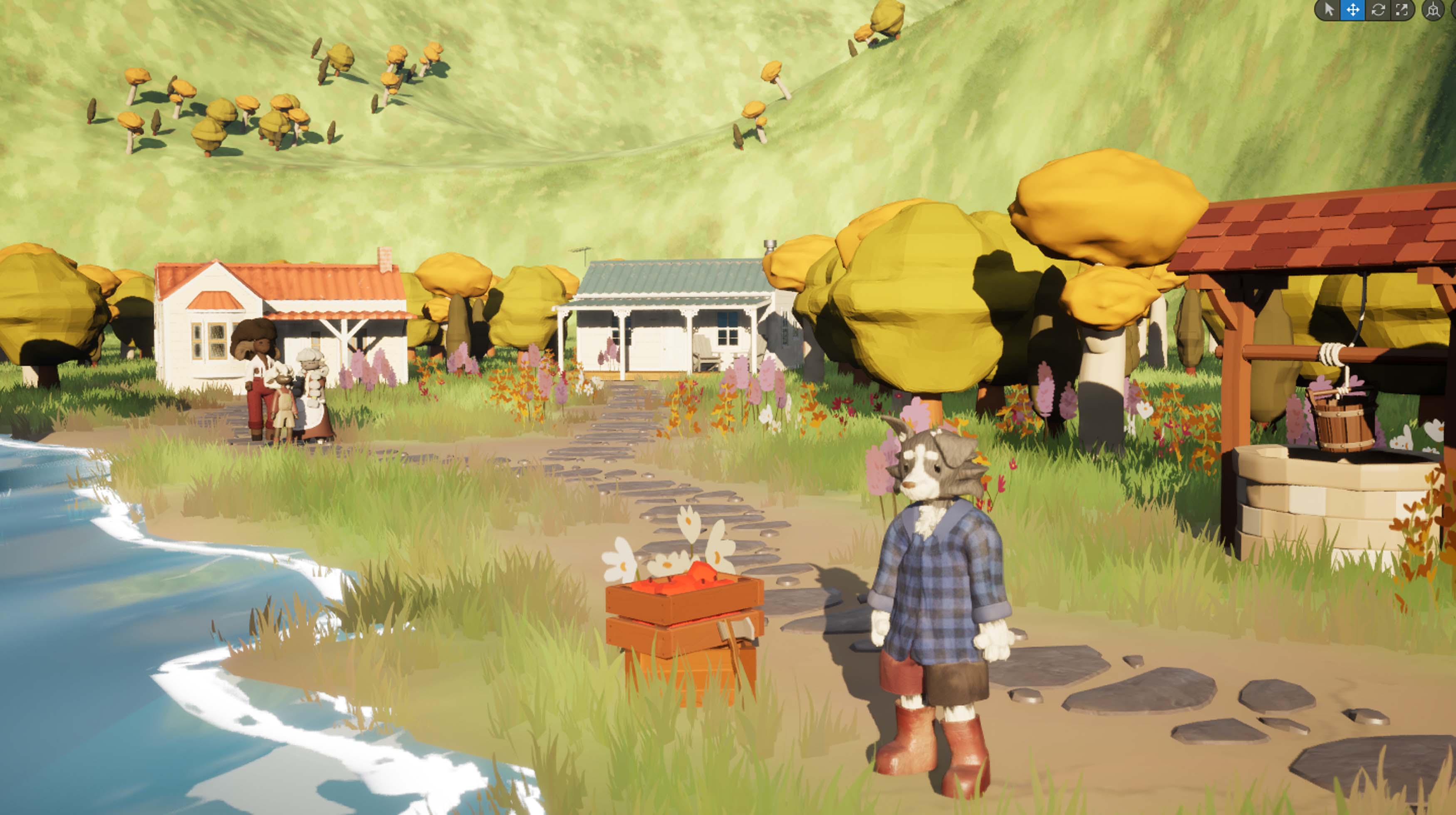
Task: Activate the four-arrow move tool
Action: (1353, 10)
